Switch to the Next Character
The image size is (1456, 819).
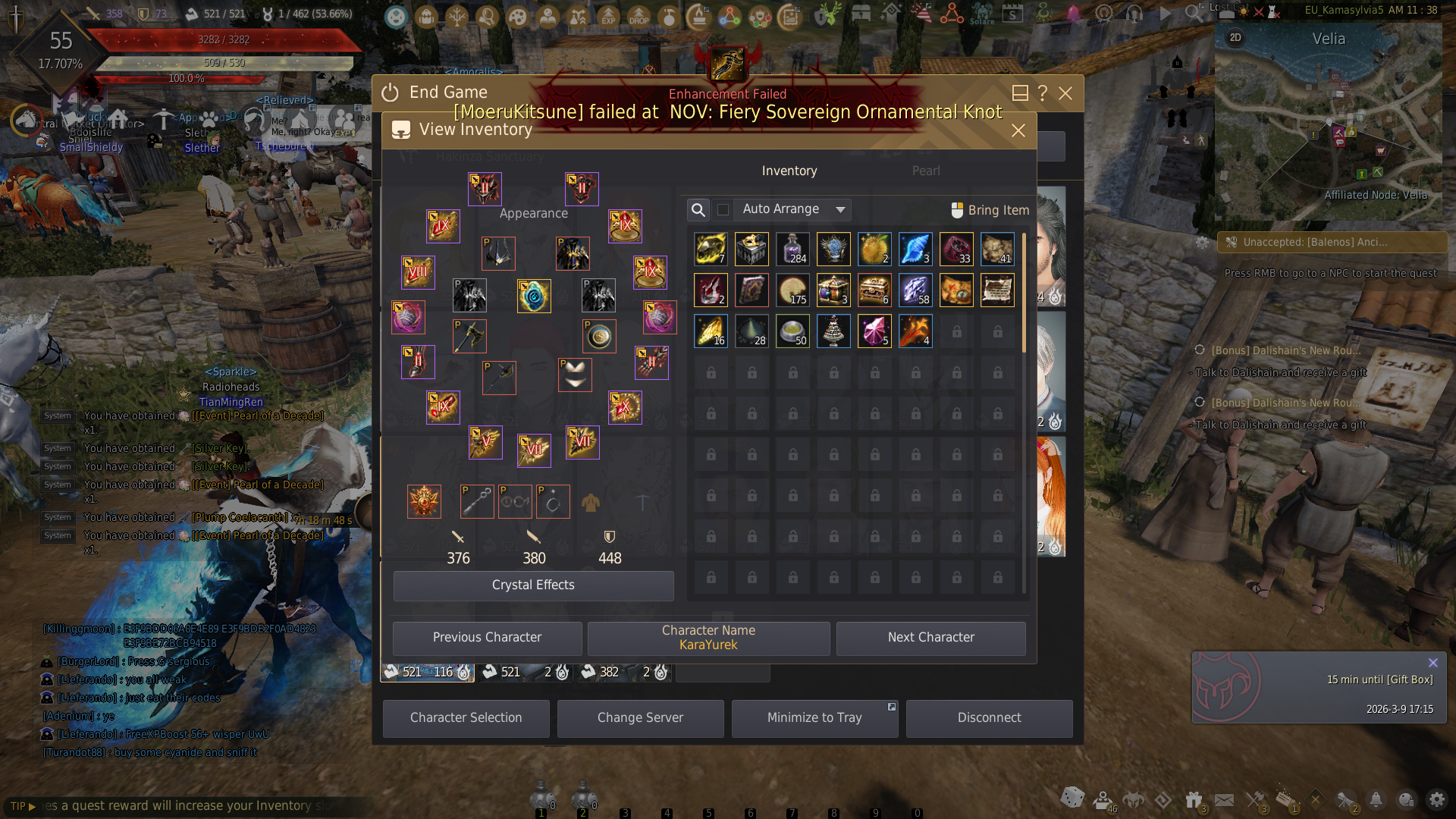coord(930,638)
